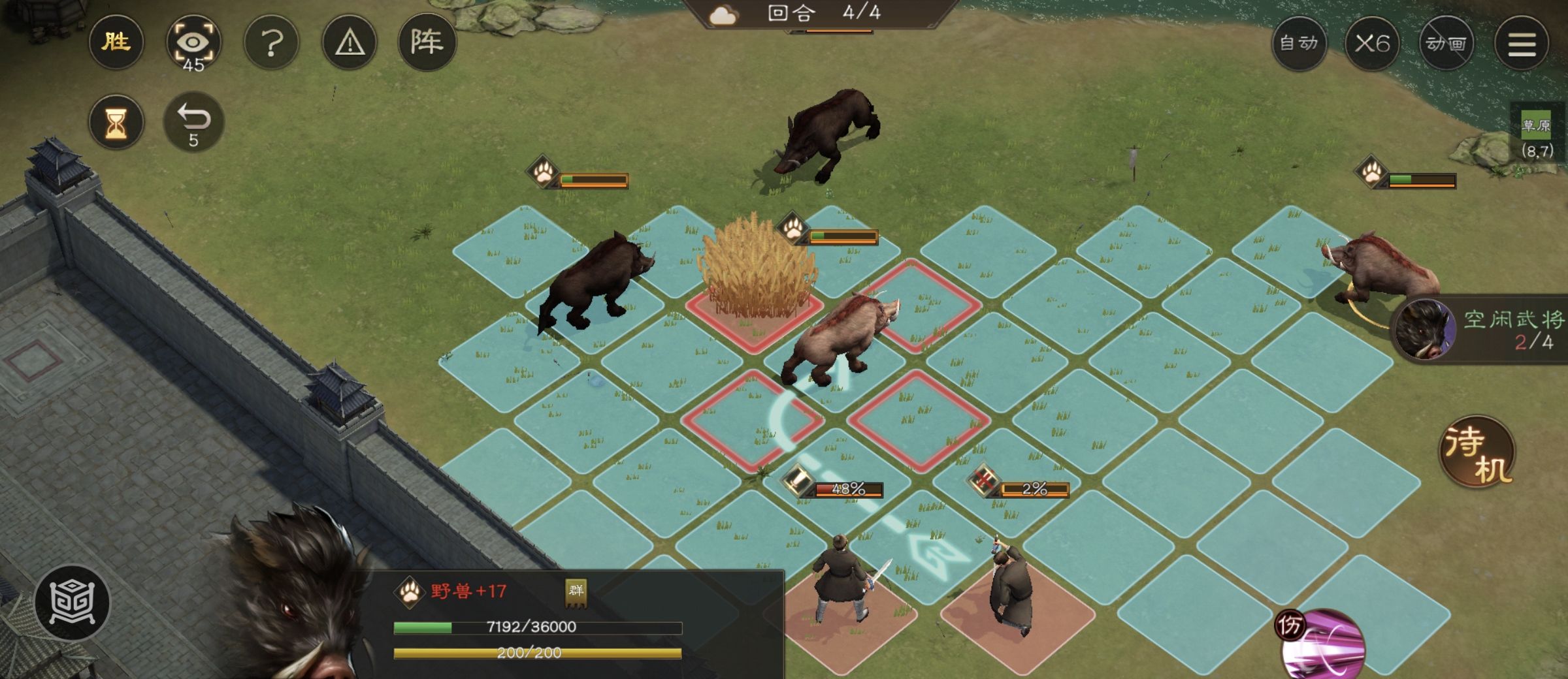Activate the purple 伤 skill icon
Screen dimensions: 1568x679
pos(1321,643)
